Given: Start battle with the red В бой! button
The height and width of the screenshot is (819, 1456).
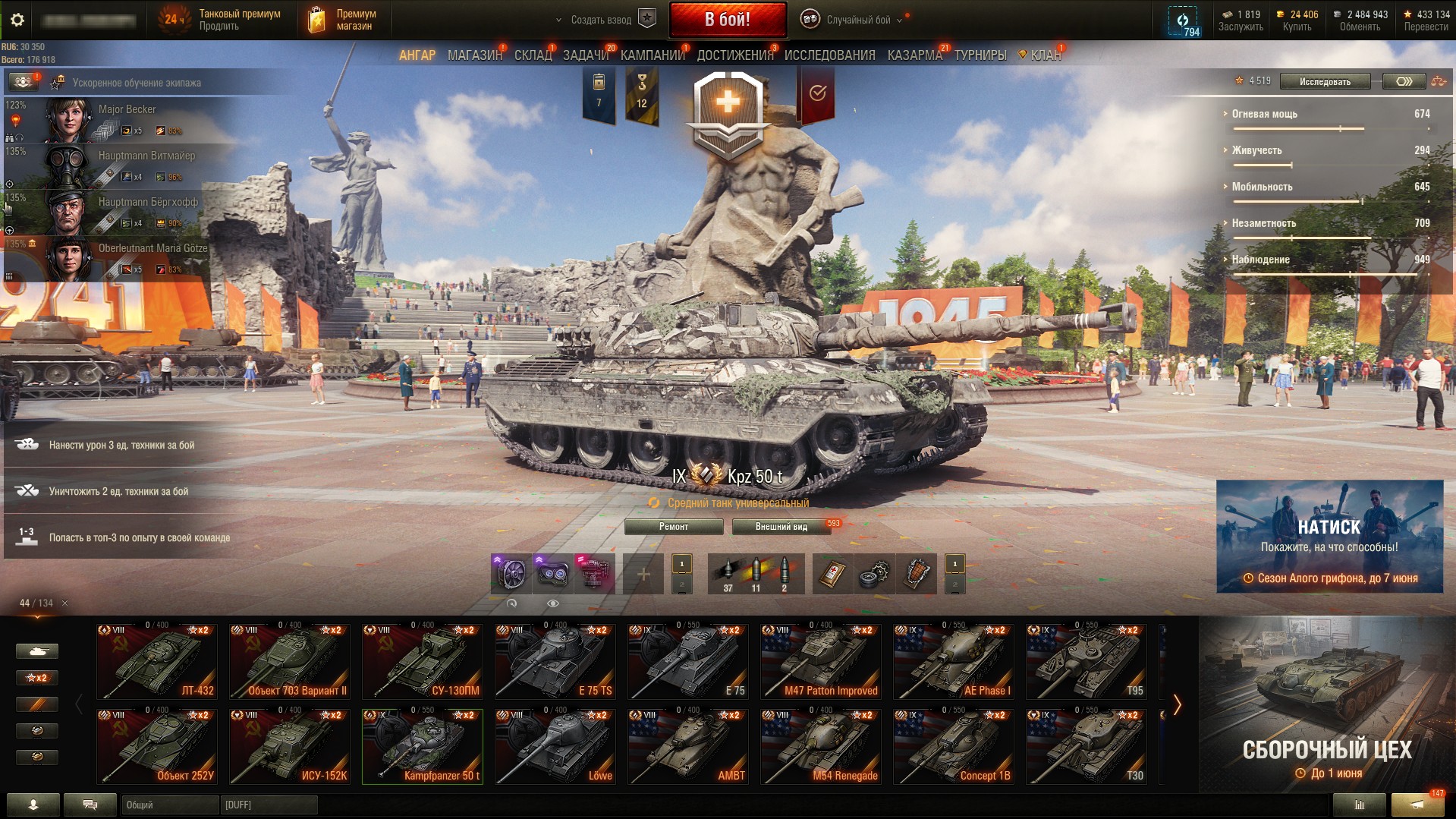Looking at the screenshot, I should click(727, 20).
